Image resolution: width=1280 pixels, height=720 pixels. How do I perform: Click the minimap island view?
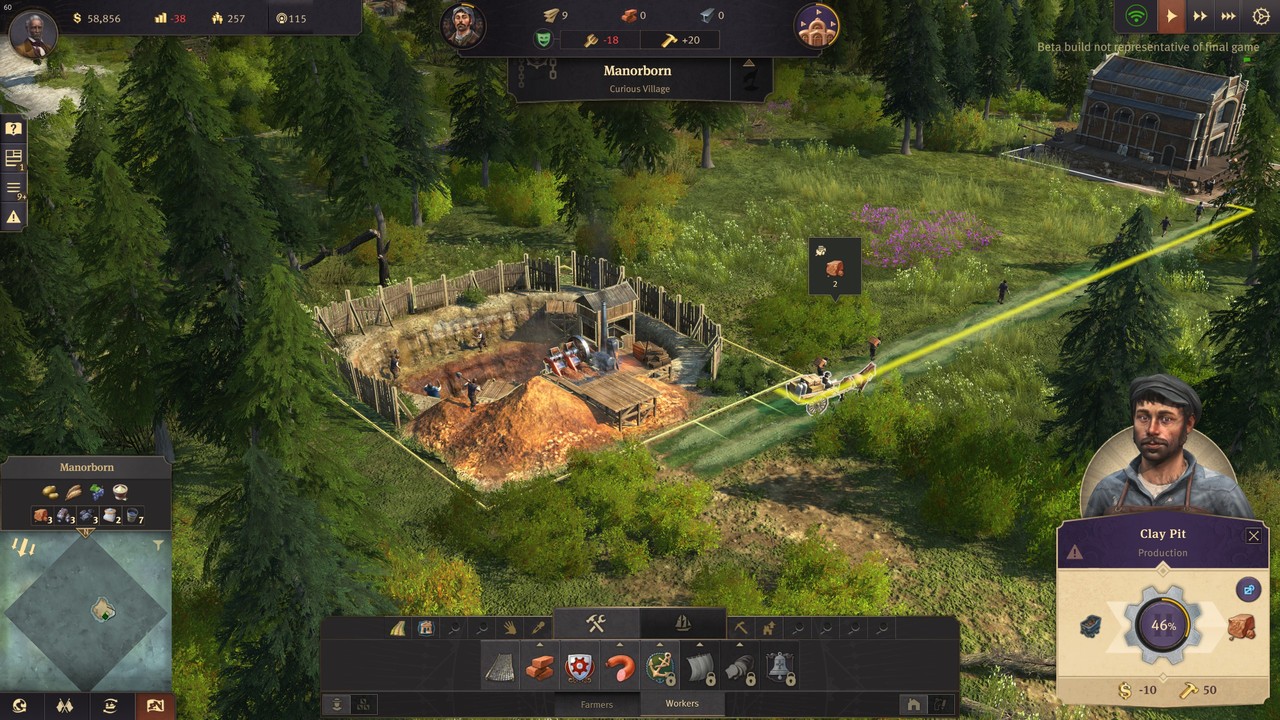[x=87, y=609]
